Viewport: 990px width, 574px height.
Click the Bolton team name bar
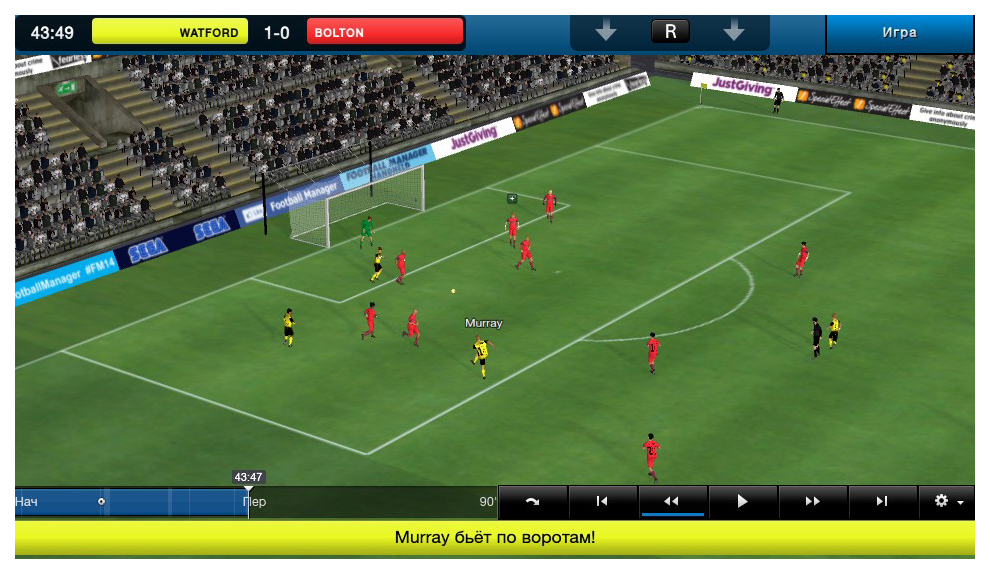385,32
